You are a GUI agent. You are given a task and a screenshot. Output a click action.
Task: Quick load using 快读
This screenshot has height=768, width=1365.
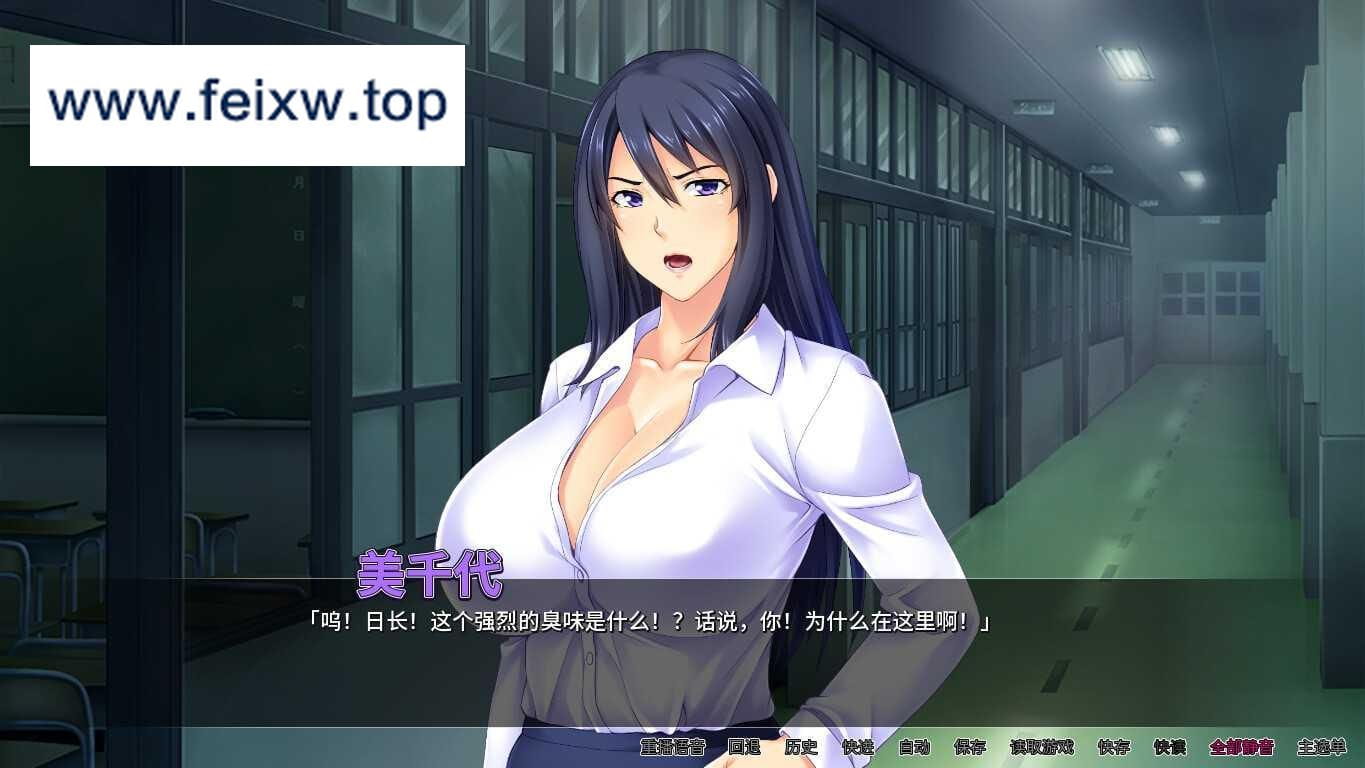(x=1169, y=747)
